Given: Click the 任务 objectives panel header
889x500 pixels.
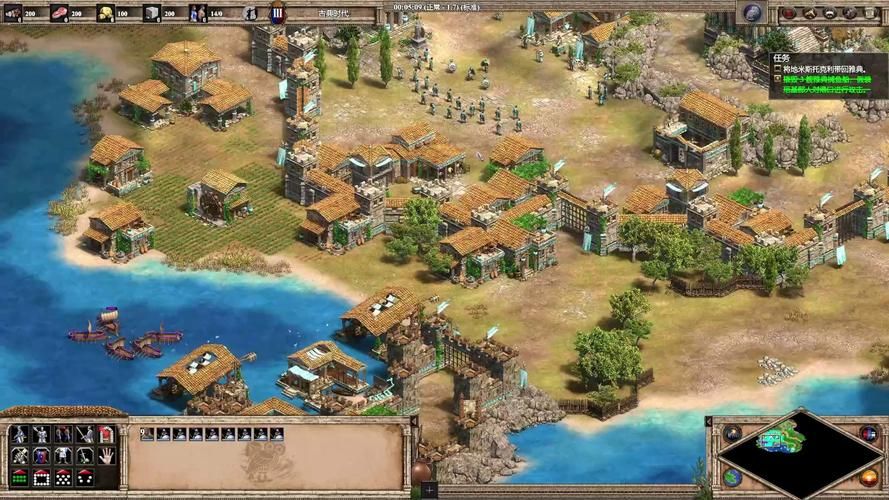Looking at the screenshot, I should (x=782, y=58).
